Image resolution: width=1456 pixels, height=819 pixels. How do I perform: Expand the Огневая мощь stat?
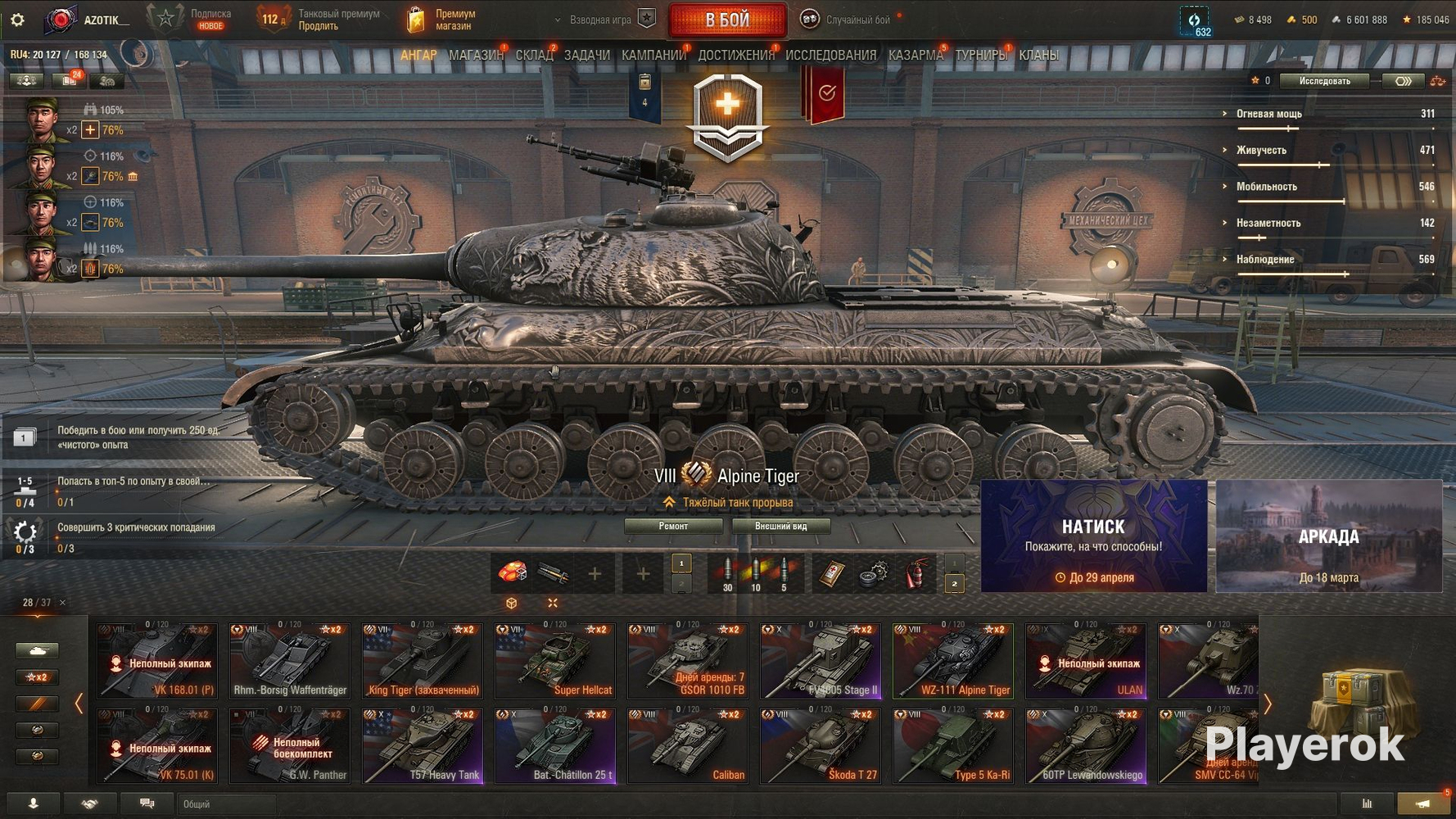click(x=1268, y=114)
